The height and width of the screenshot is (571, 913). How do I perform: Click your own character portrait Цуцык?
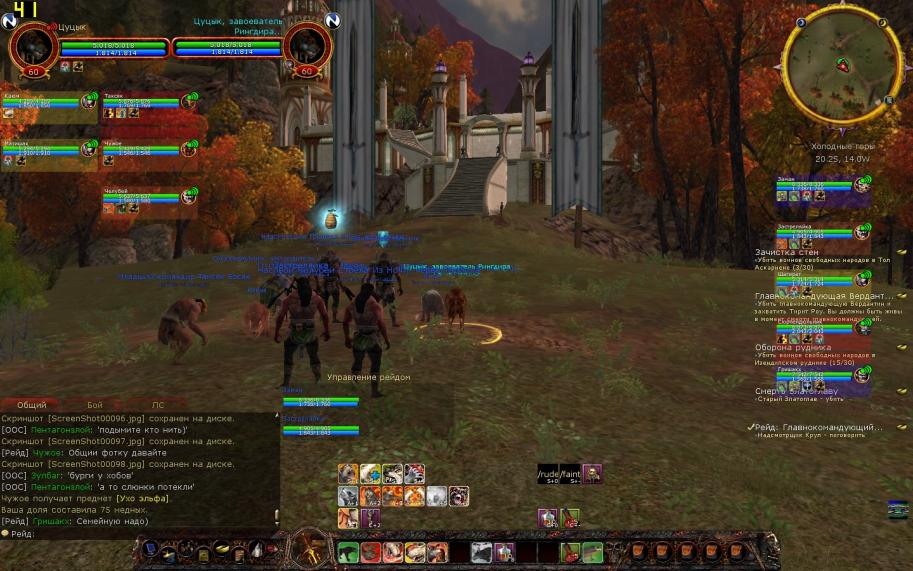[33, 46]
